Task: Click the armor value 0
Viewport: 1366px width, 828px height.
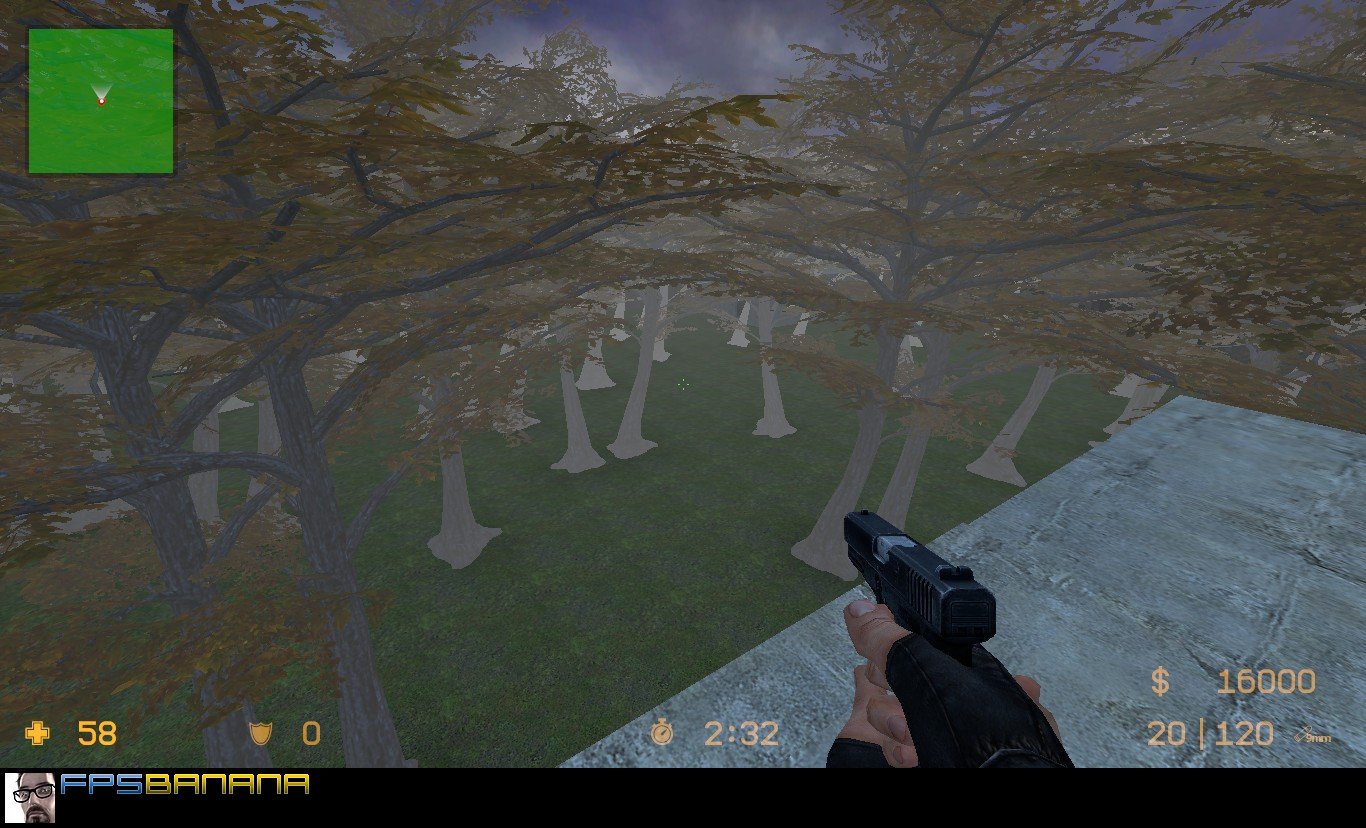Action: pos(312,735)
